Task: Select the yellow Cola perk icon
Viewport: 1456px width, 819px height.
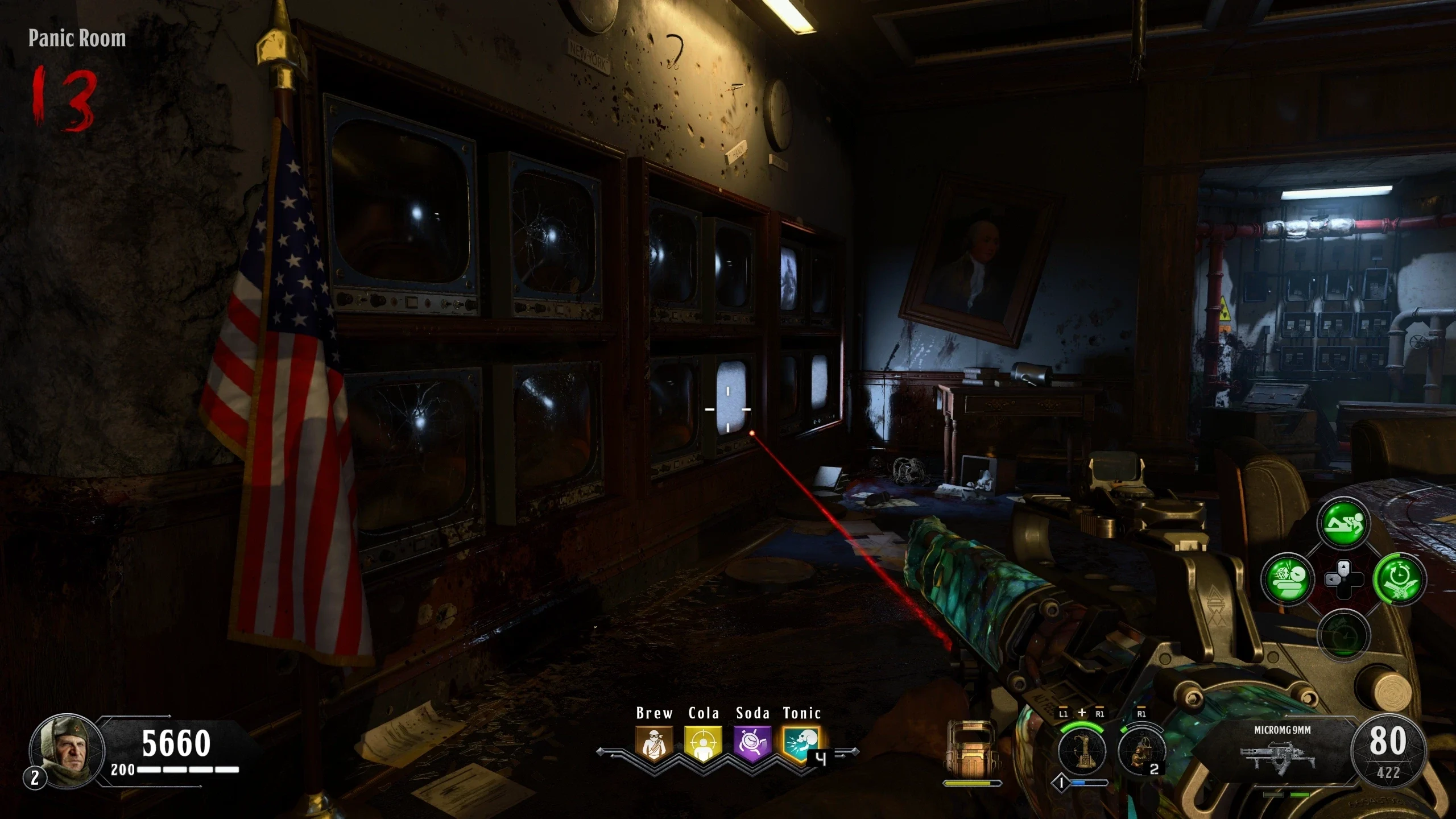Action: [704, 743]
